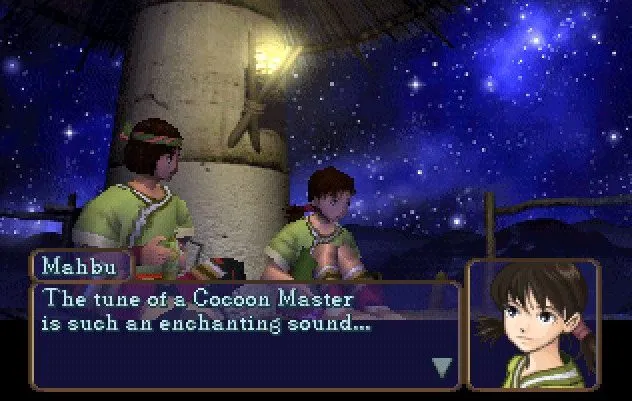Click the dialogue text box
632x401 pixels.
click(245, 335)
